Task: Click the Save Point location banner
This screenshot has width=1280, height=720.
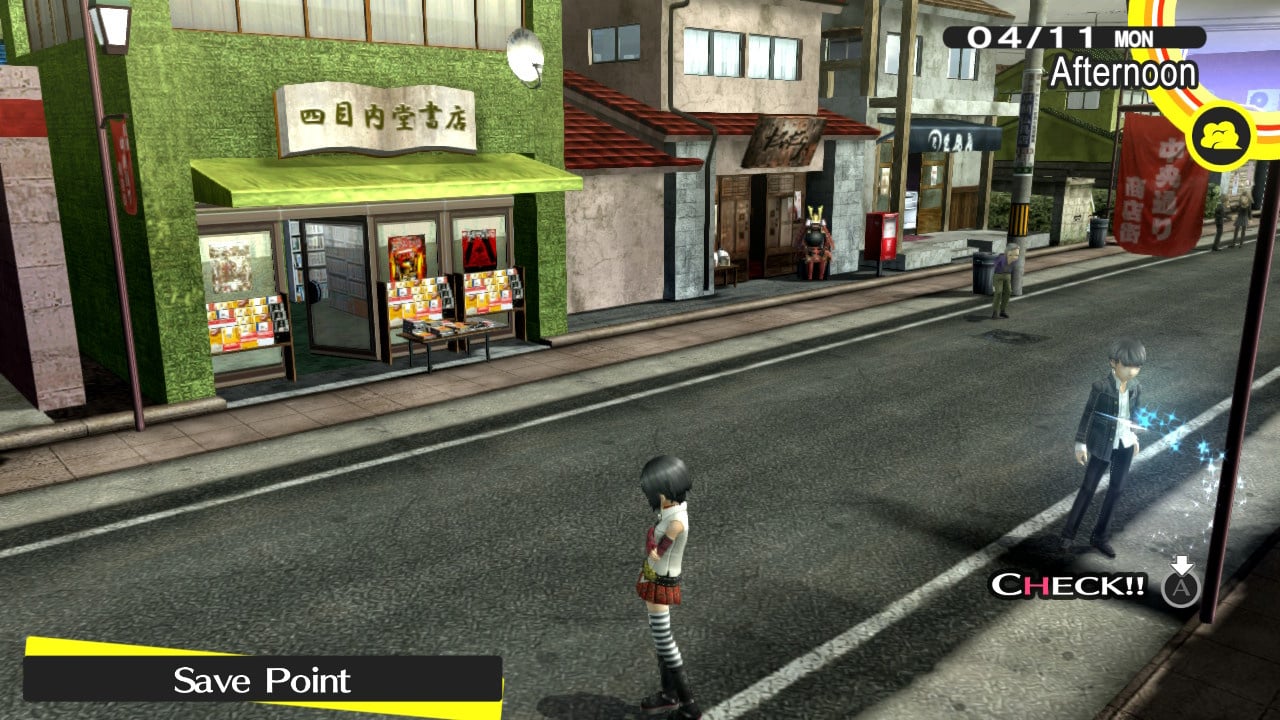Action: click(262, 680)
